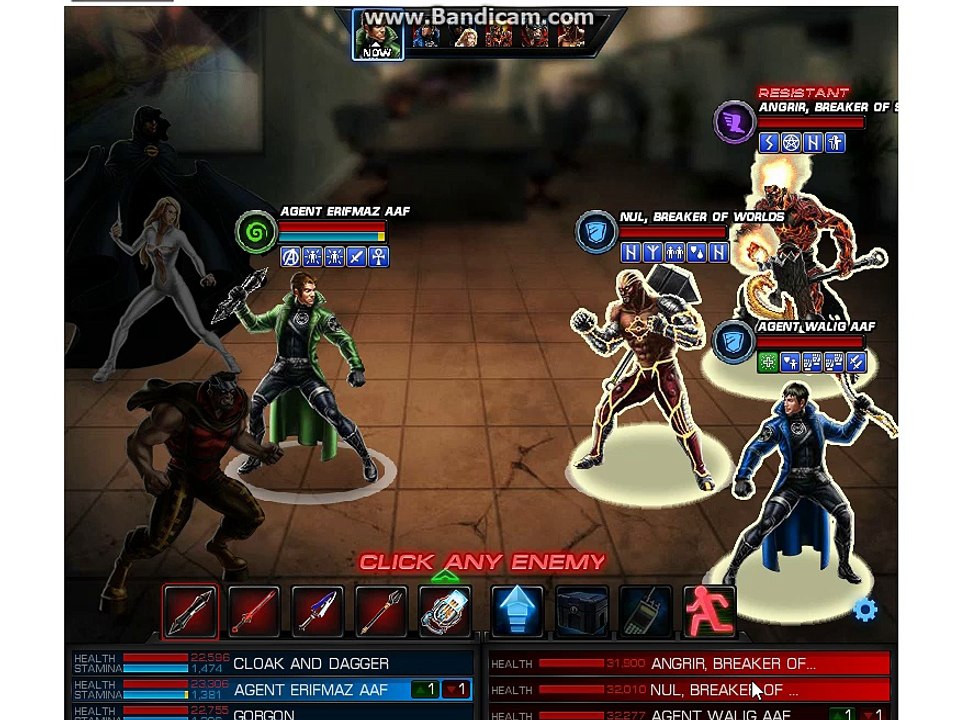Viewport: 957px width, 720px height.
Task: Select Cloak and Dagger team row
Action: [272, 663]
